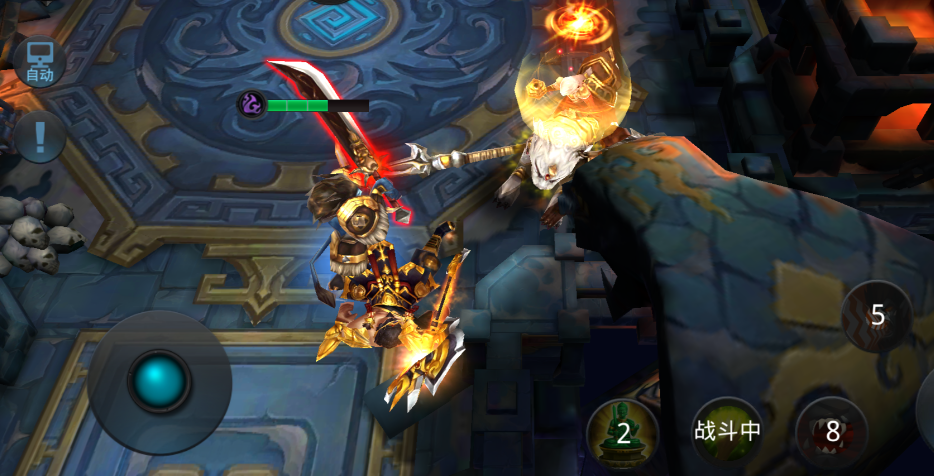This screenshot has width=934, height=476.
Task: Tap the 战斗中 skill button
Action: [x=727, y=431]
